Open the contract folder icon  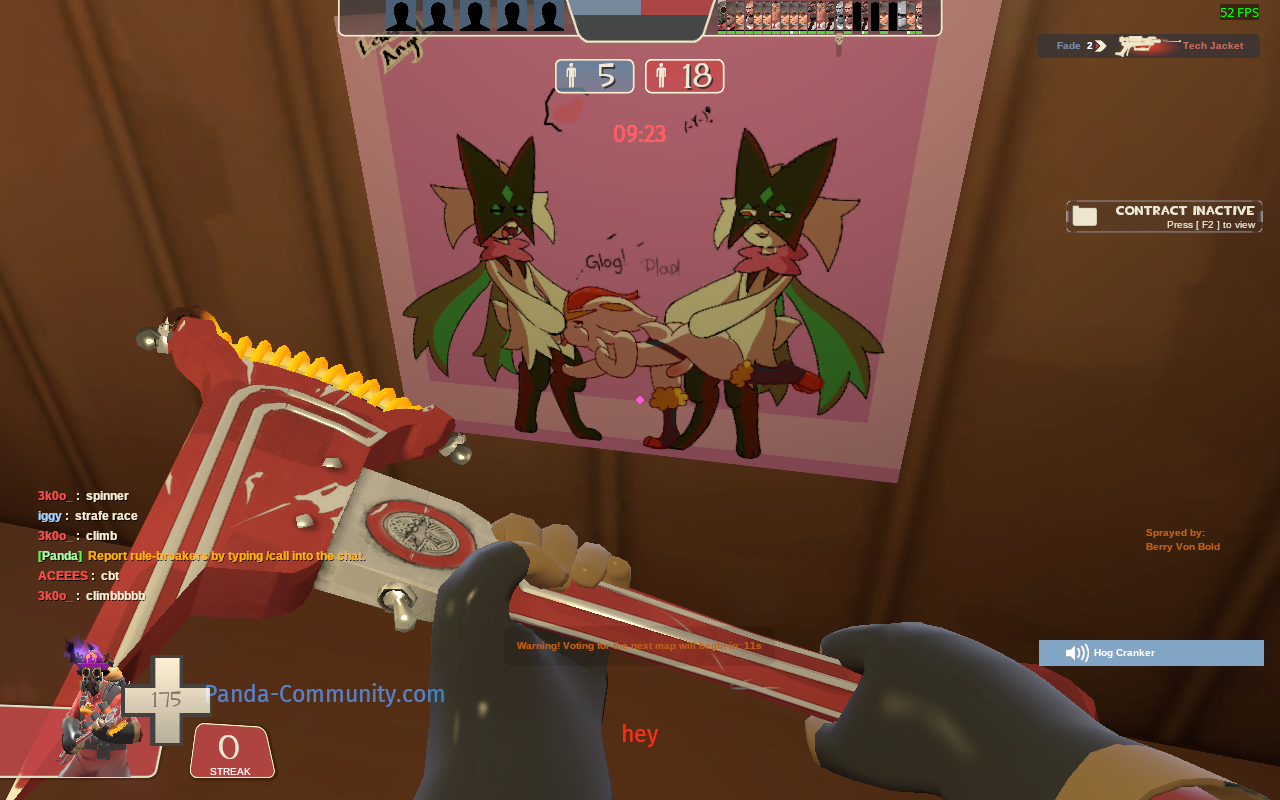pyautogui.click(x=1085, y=214)
